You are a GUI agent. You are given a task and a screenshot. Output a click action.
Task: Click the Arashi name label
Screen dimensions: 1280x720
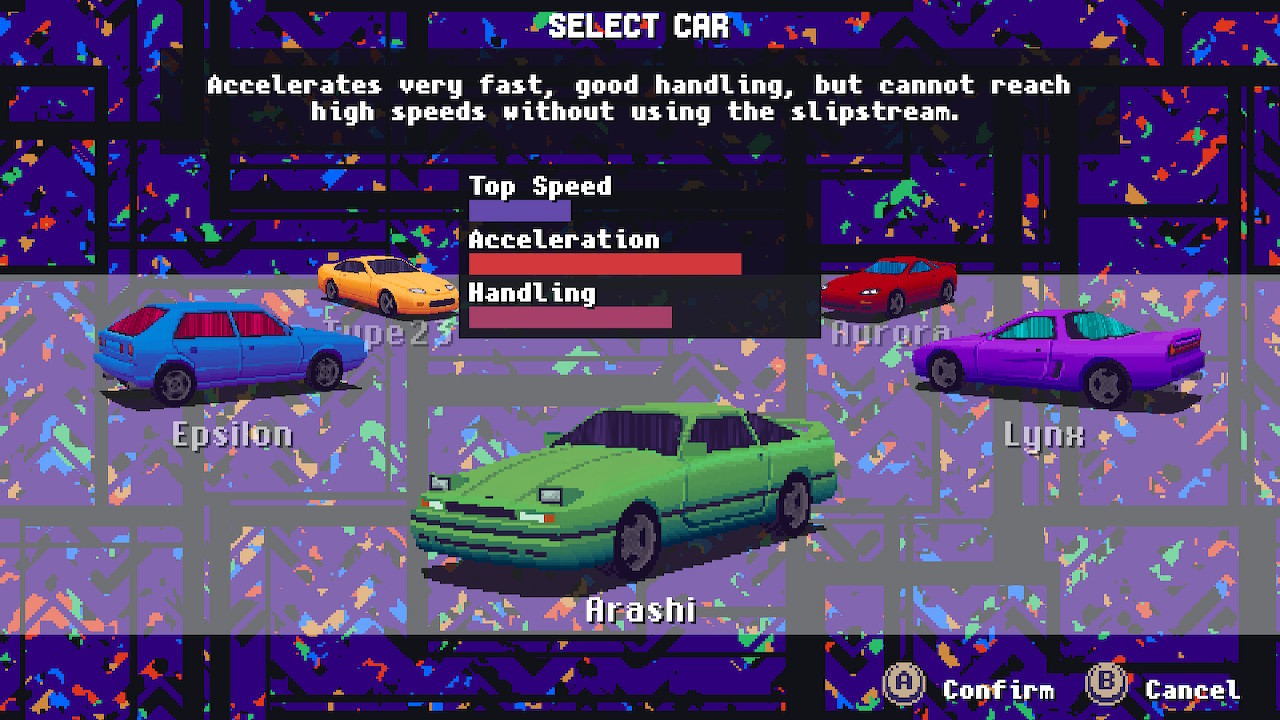click(x=640, y=607)
